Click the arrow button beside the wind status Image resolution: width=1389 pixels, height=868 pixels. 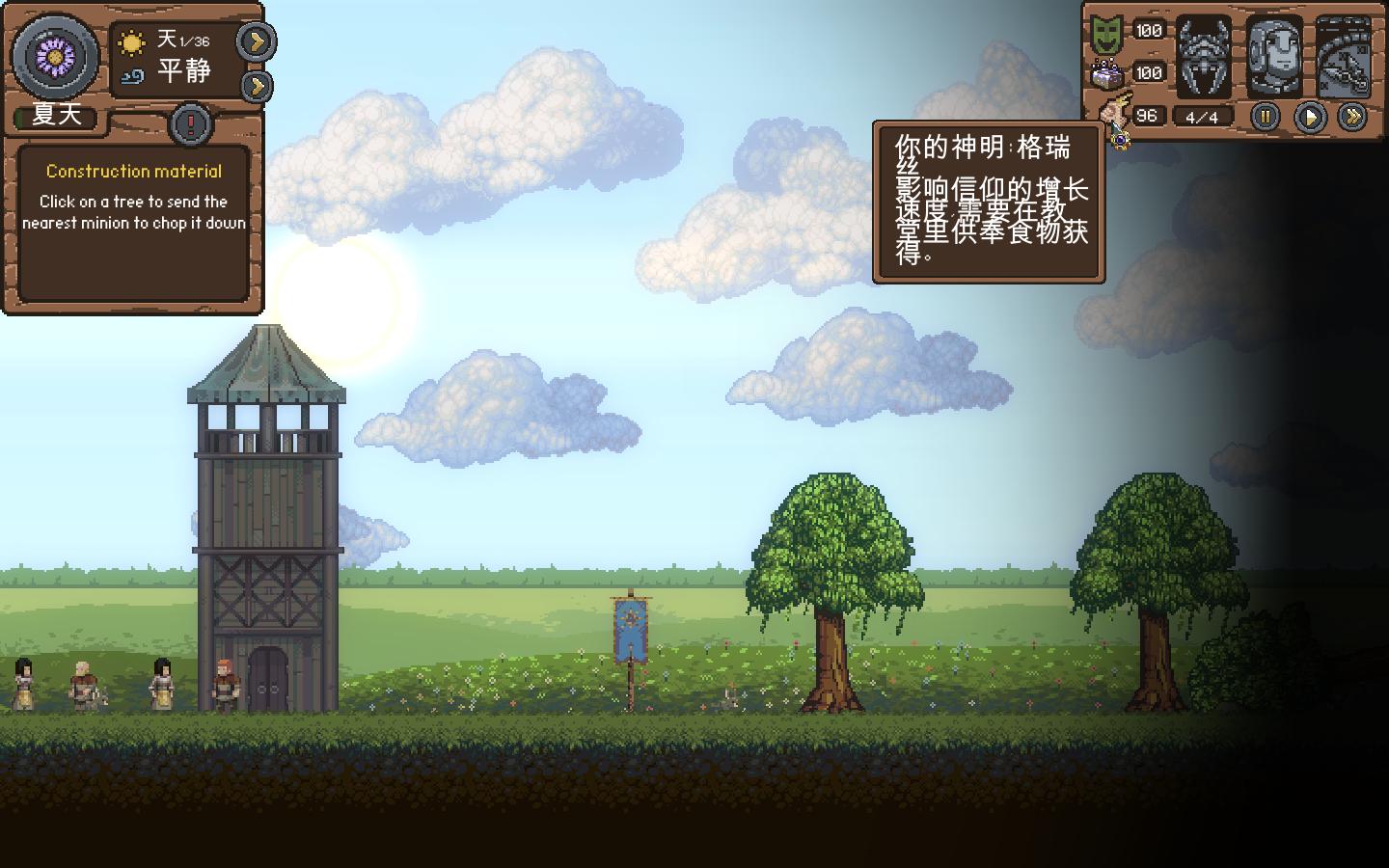coord(256,86)
